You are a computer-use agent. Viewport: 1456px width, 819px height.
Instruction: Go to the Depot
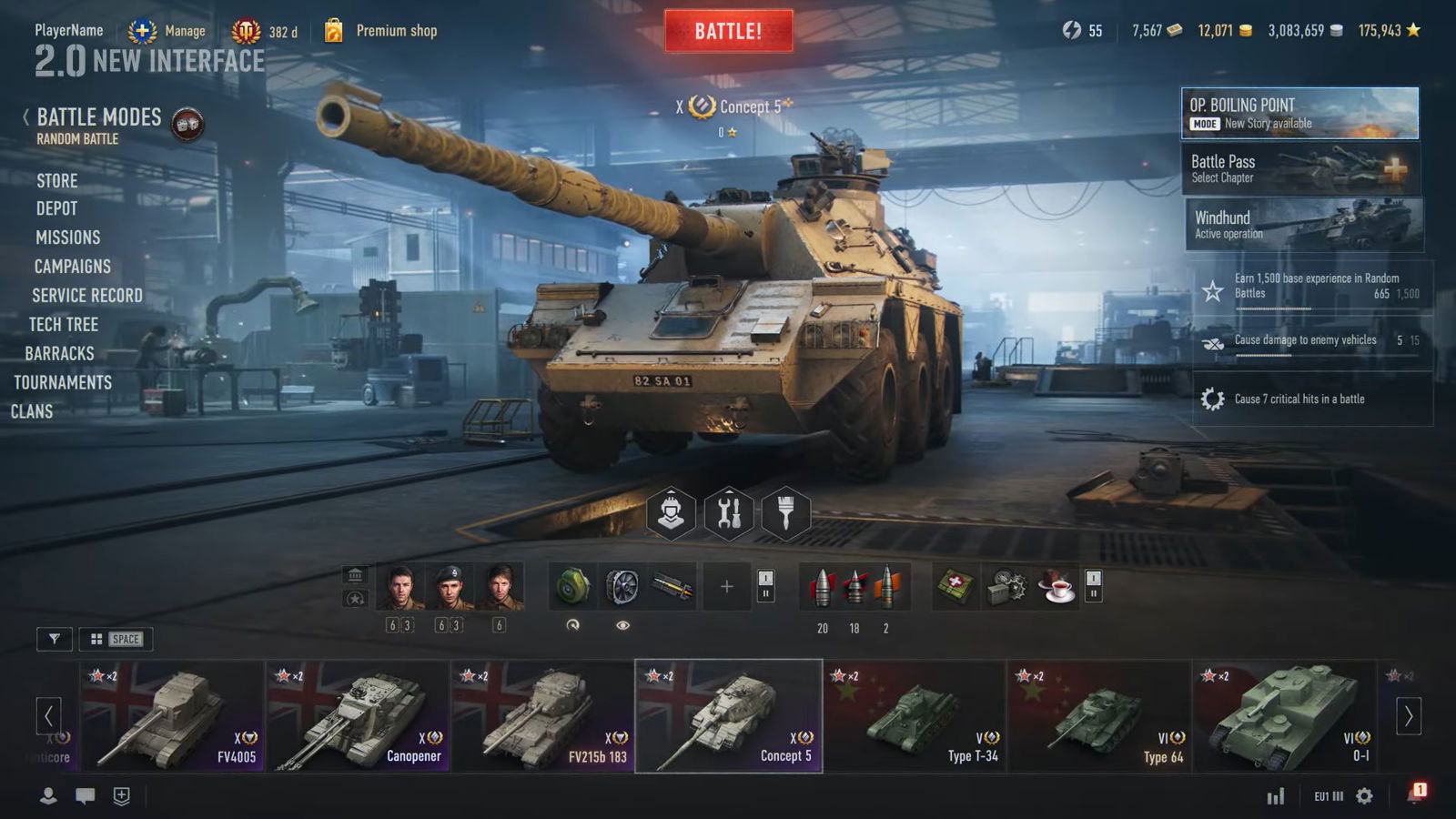[x=56, y=208]
